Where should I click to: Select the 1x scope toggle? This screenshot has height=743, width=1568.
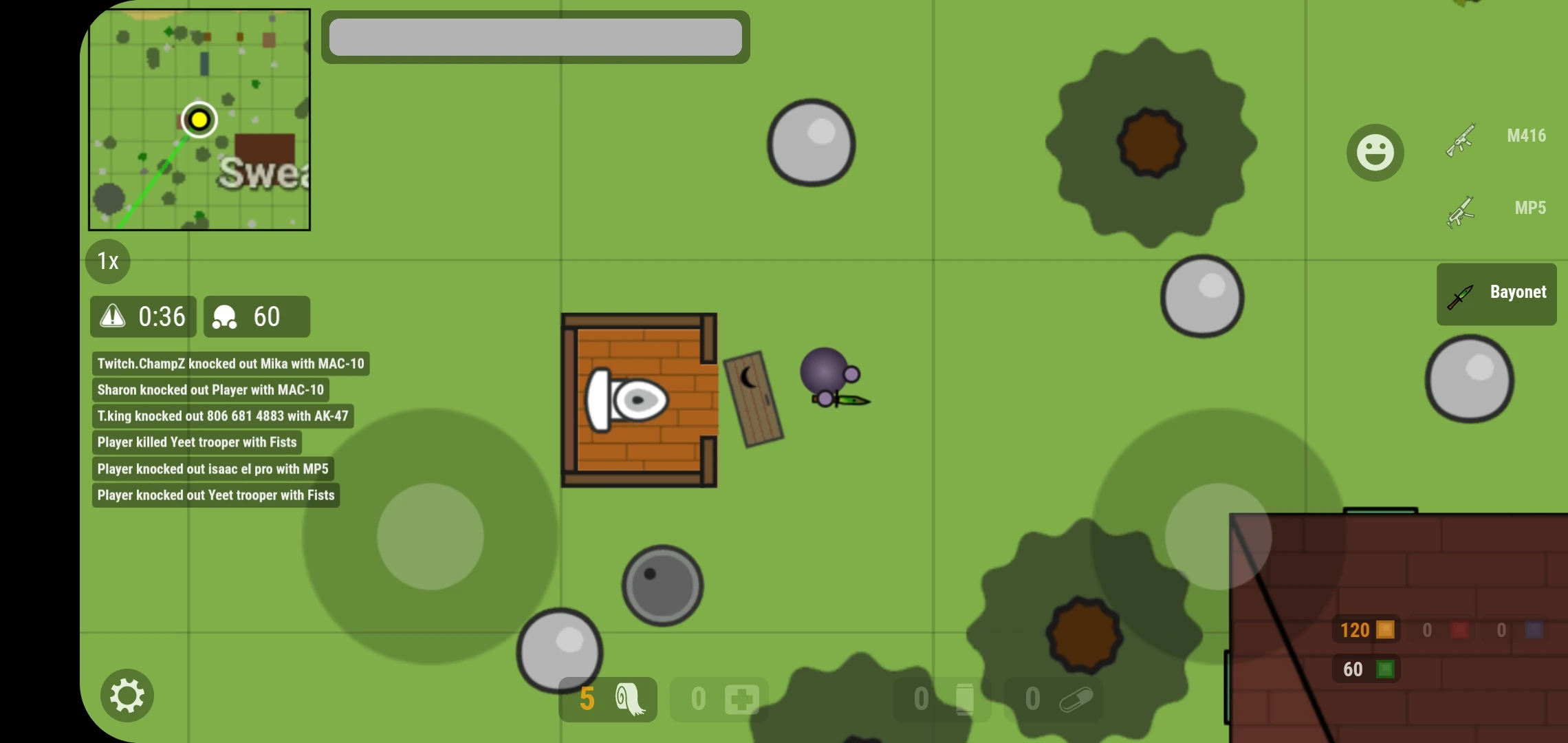click(107, 261)
